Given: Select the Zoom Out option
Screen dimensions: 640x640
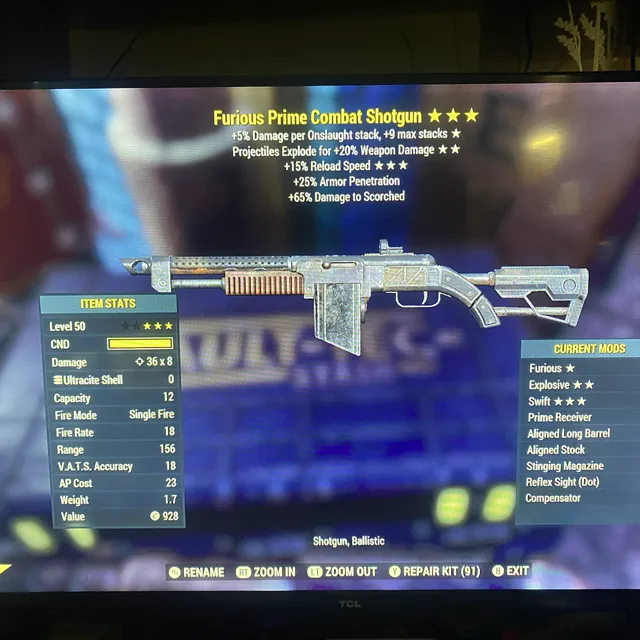Looking at the screenshot, I should [x=343, y=572].
